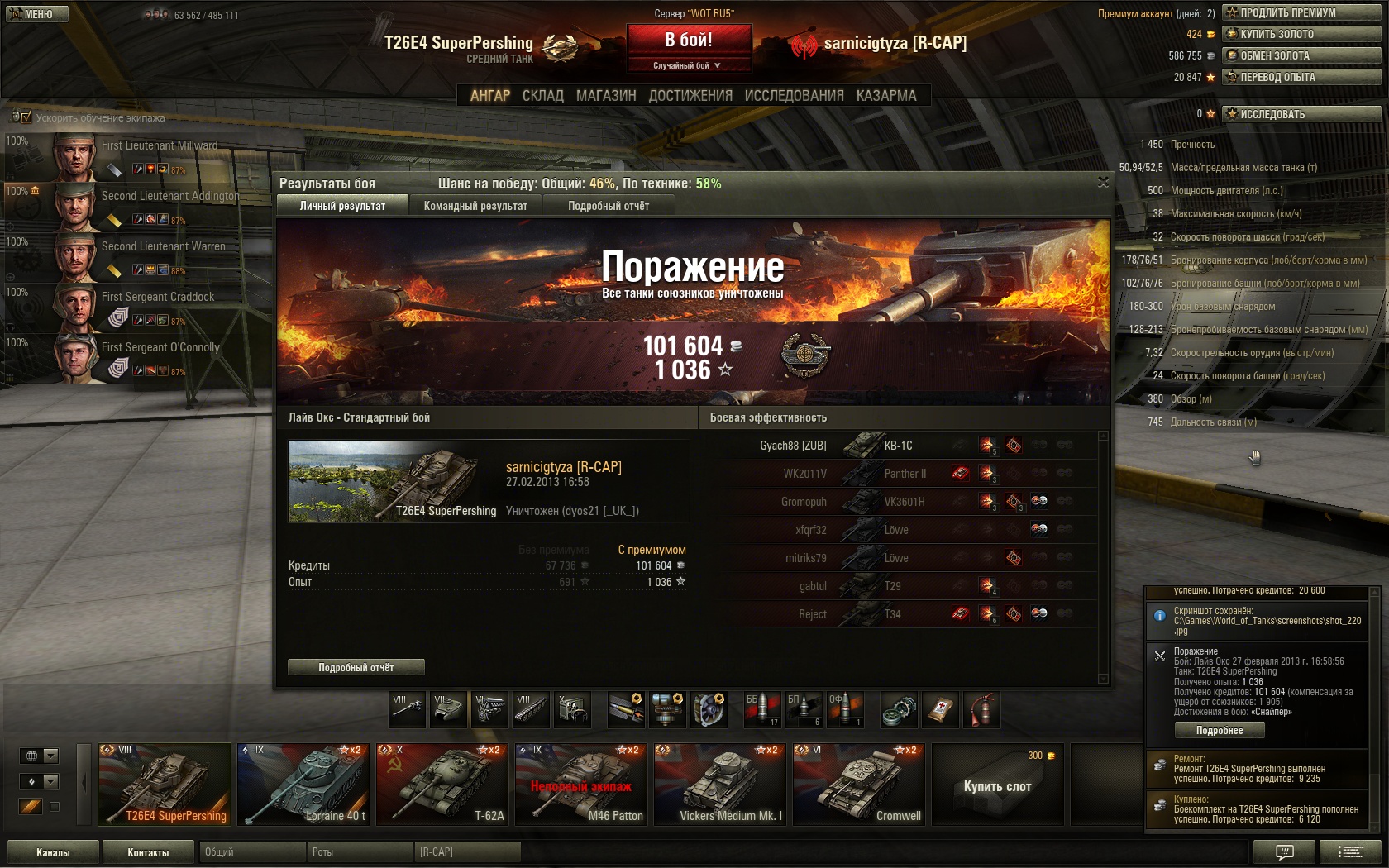Open the ИССЛЕДОВАНИЯ section
Image resolution: width=1389 pixels, height=868 pixels.
click(794, 96)
